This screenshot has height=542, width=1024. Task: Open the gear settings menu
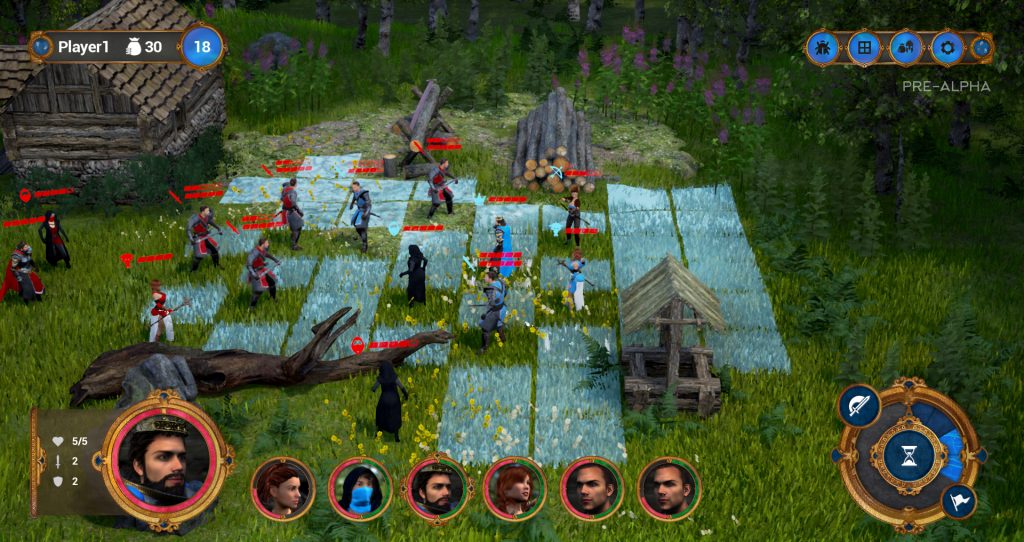click(947, 47)
